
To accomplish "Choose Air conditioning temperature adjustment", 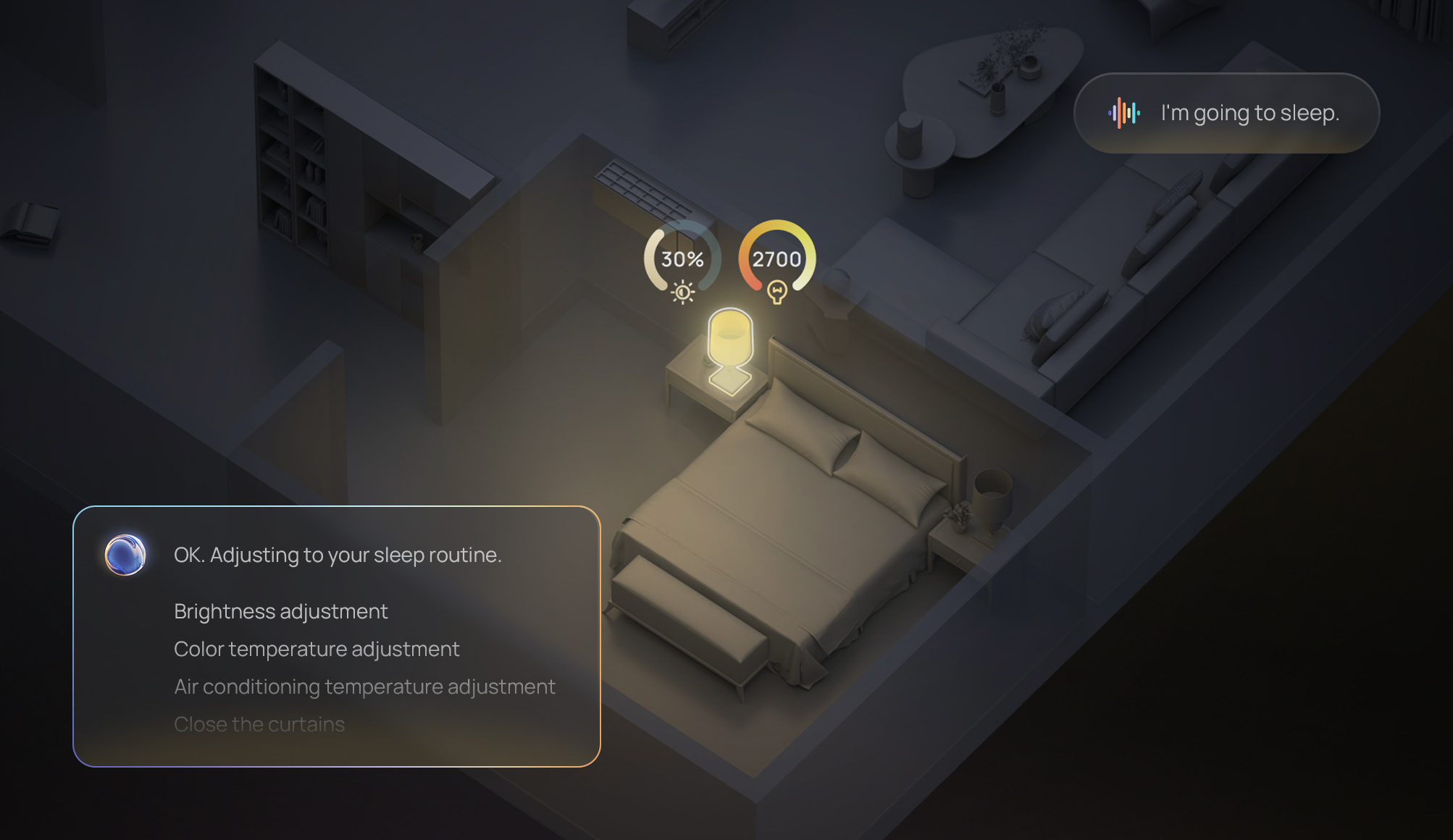I will click(x=364, y=686).
